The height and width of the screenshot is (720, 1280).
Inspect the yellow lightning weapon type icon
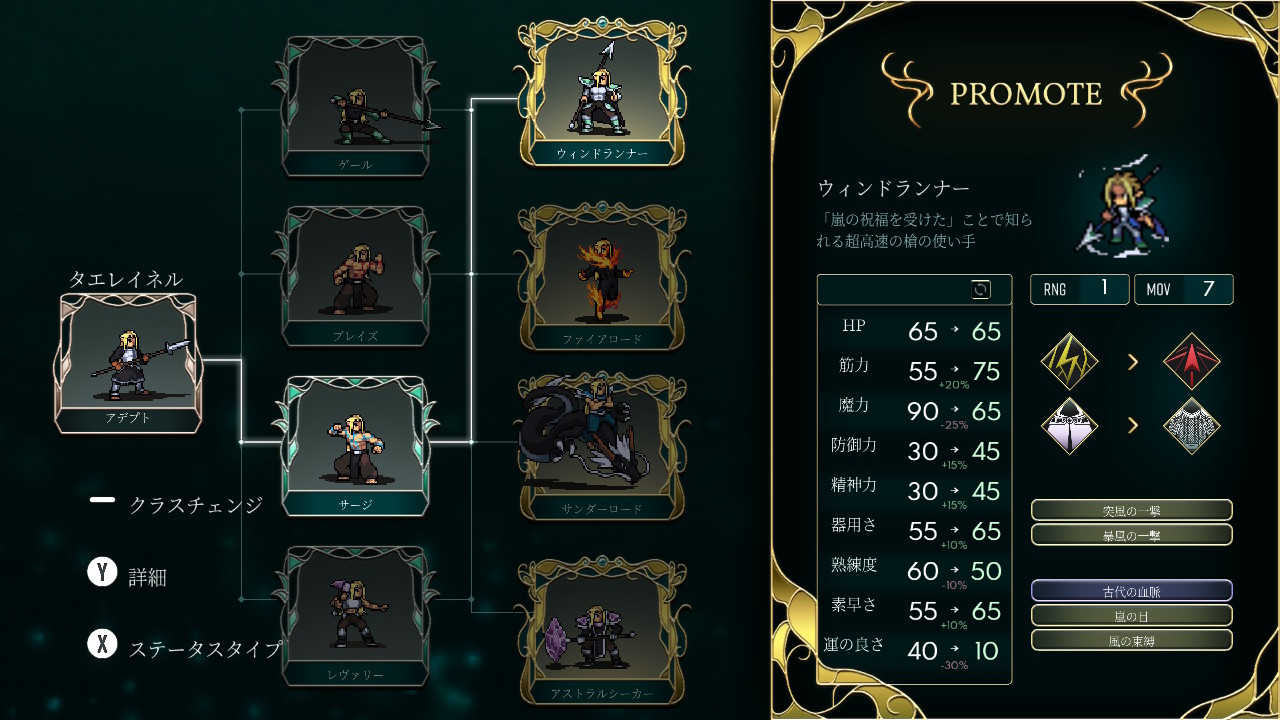1070,361
